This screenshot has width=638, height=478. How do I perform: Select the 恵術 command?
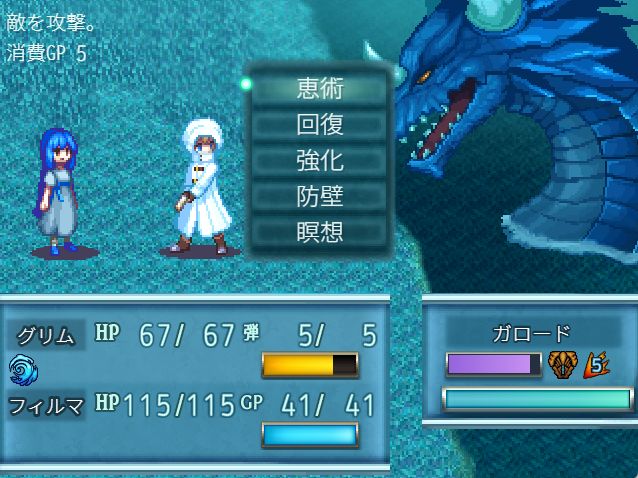point(320,88)
